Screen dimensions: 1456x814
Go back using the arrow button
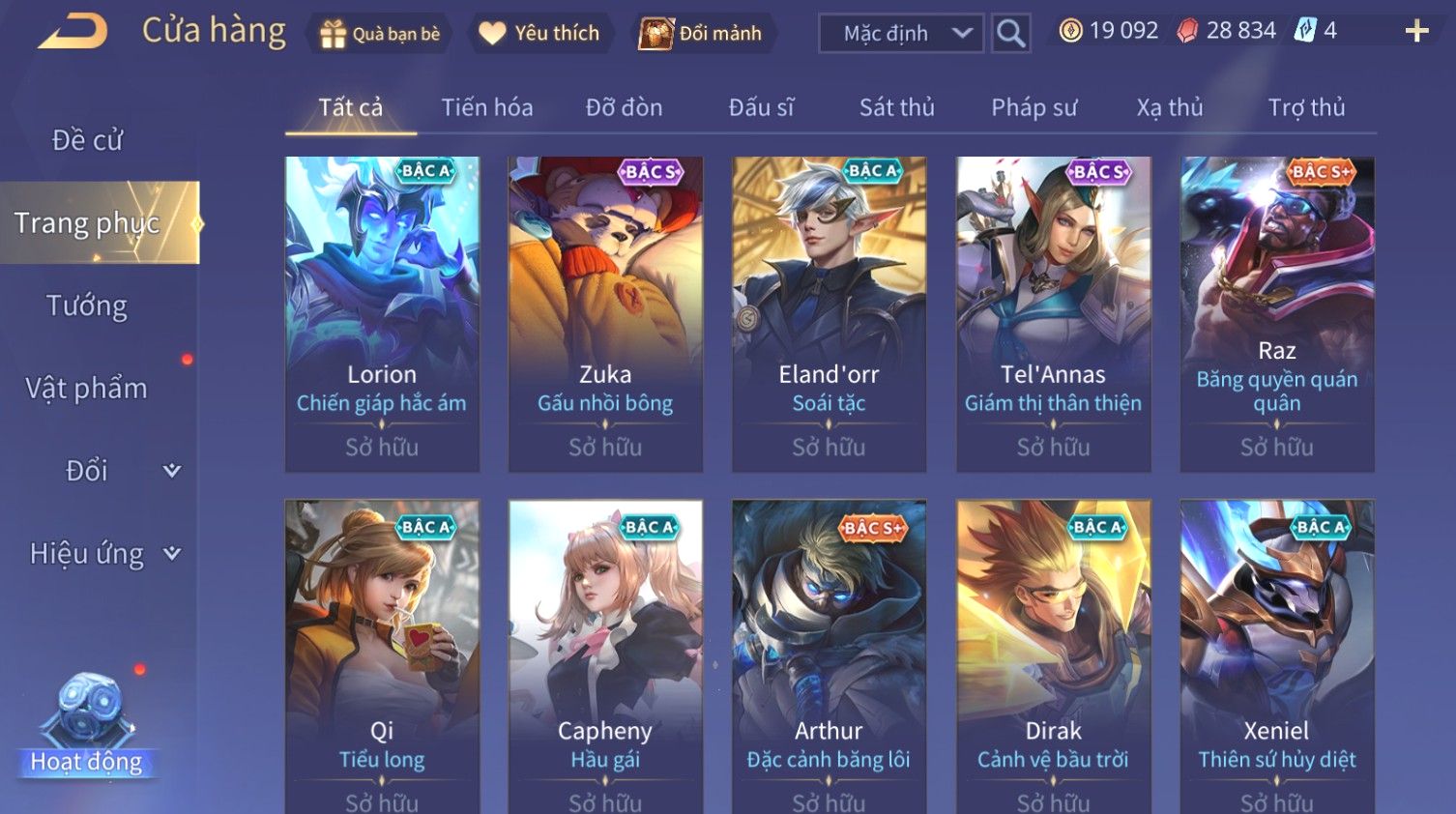tap(73, 32)
